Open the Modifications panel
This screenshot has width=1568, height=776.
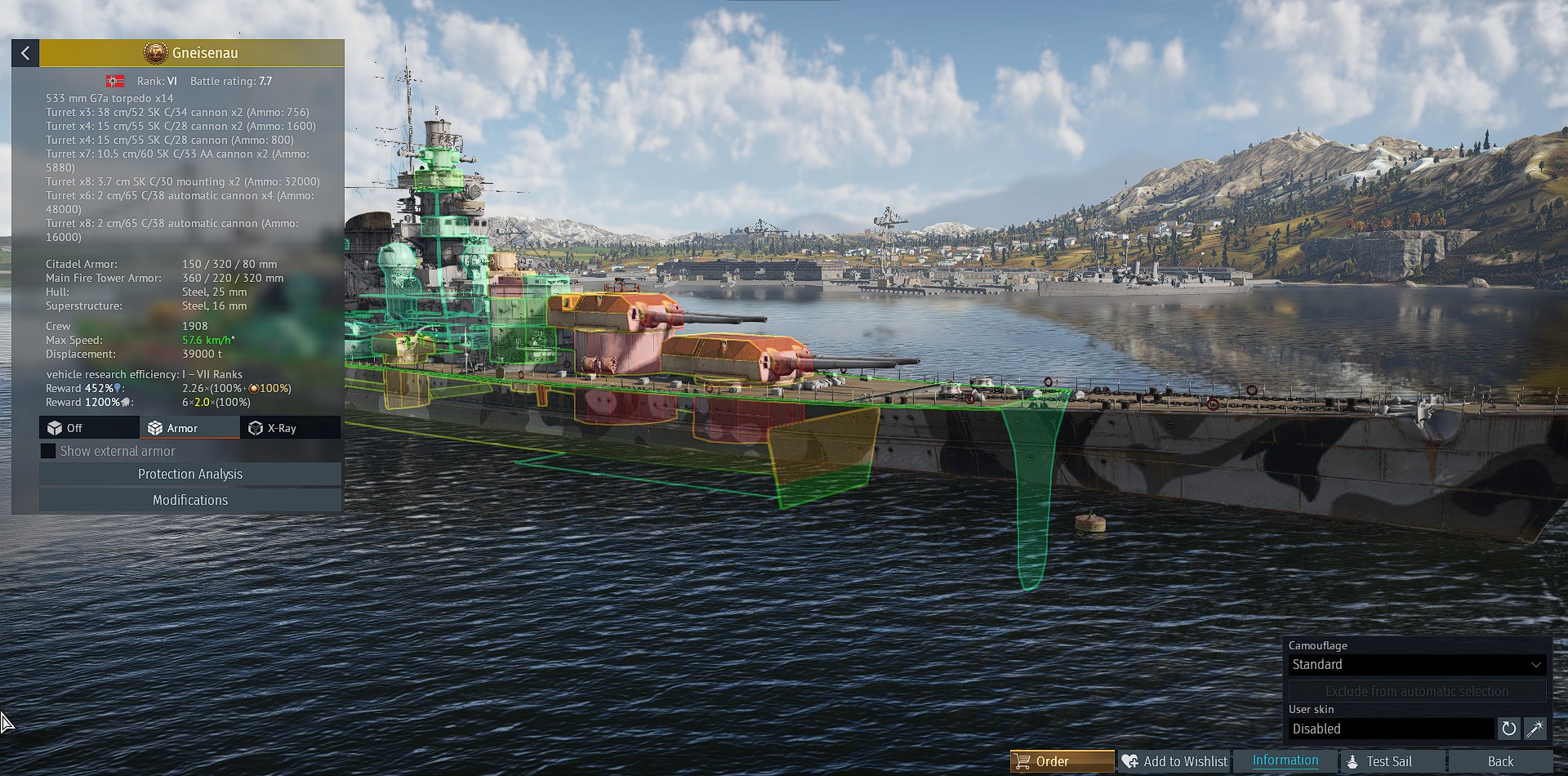pos(190,500)
